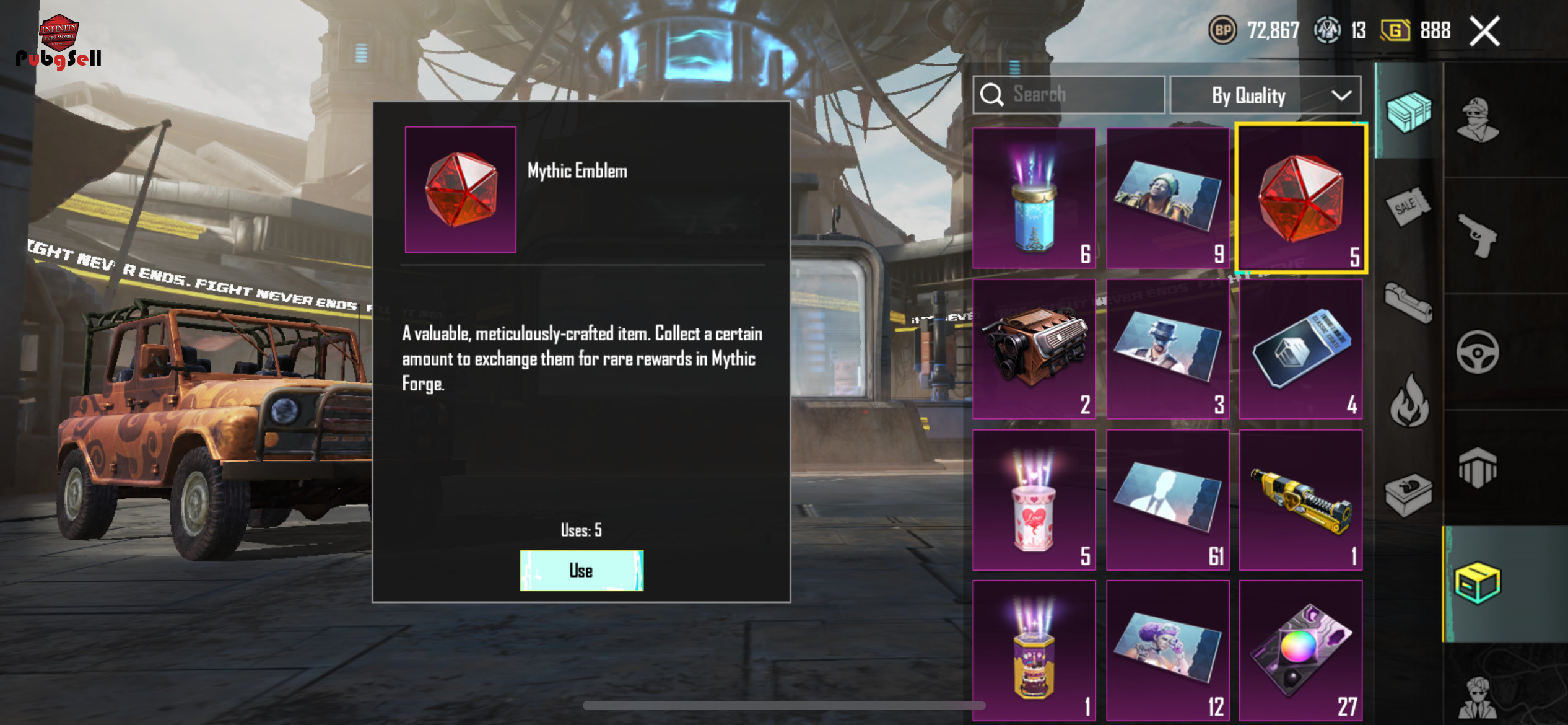
Task: Select the pink love heart jar item
Action: click(1034, 499)
